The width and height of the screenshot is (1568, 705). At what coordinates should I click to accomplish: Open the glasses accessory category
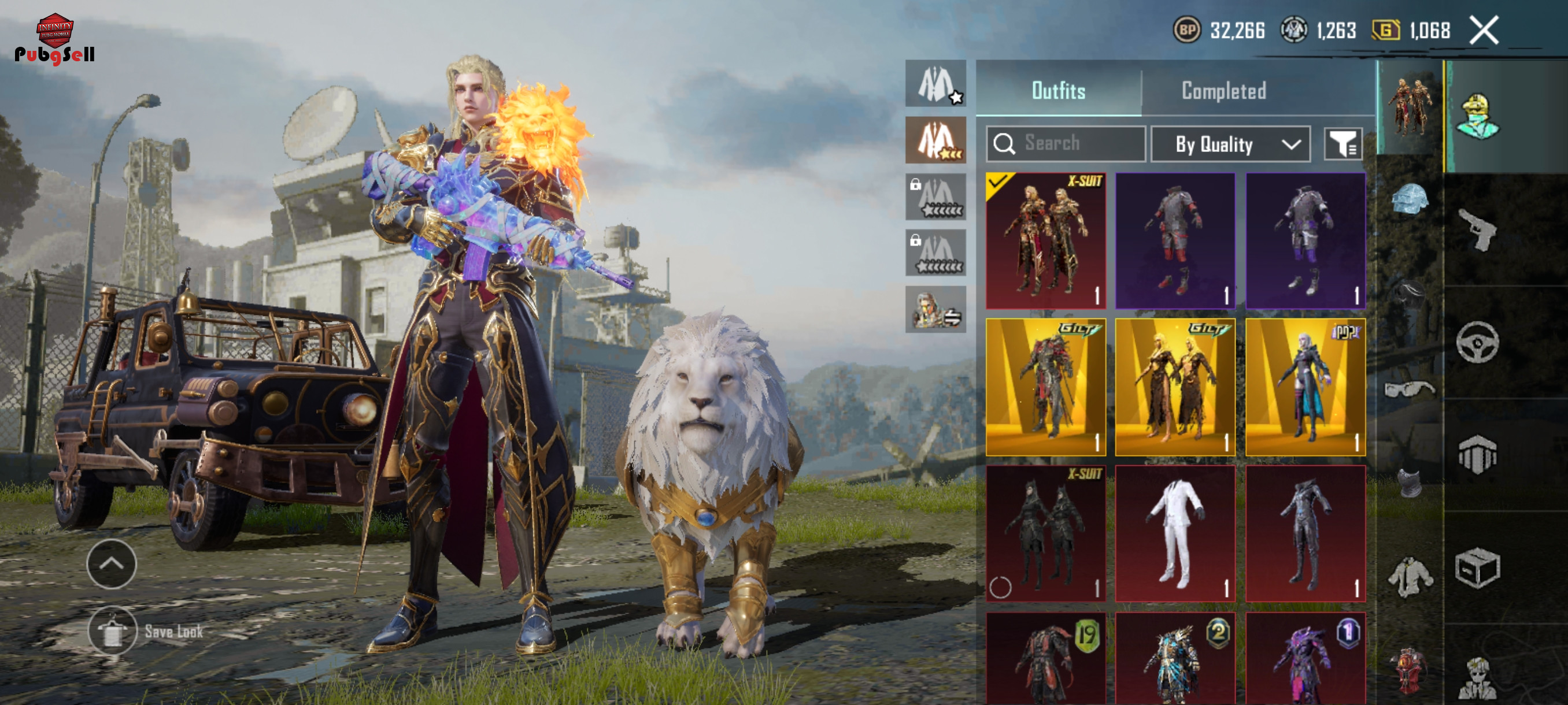[1409, 388]
